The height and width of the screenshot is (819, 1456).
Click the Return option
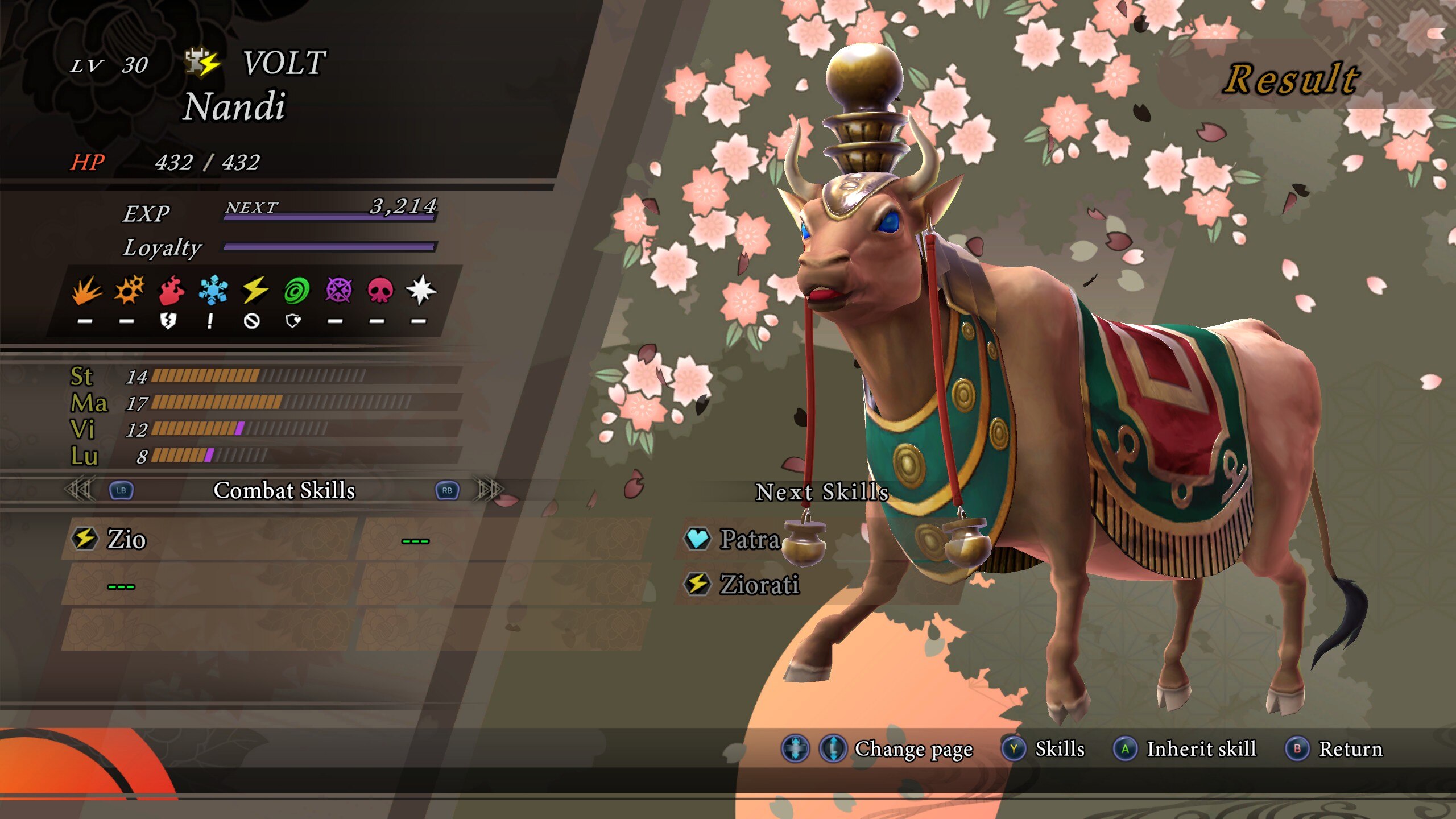1350,749
